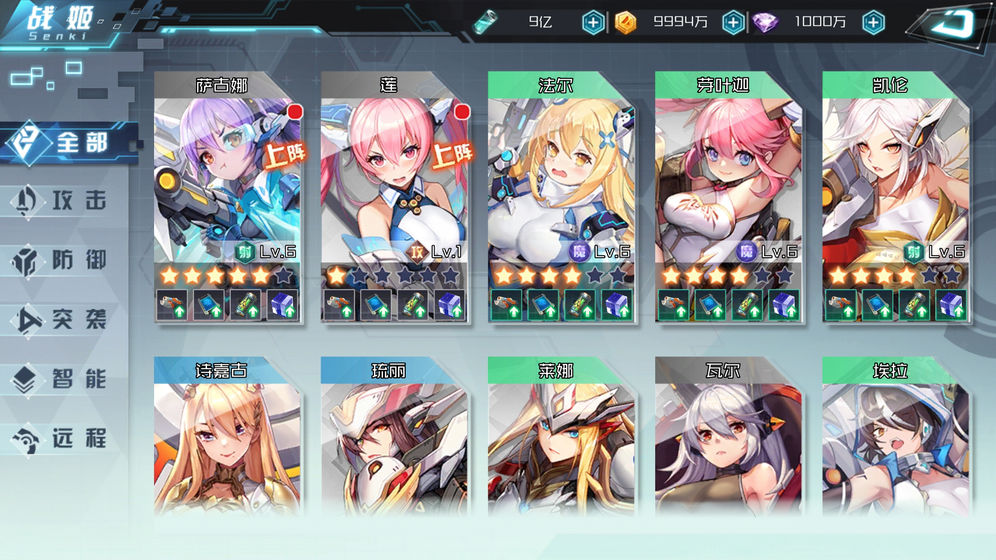Open the 埃拉 character card
The height and width of the screenshot is (560, 996).
(895, 440)
